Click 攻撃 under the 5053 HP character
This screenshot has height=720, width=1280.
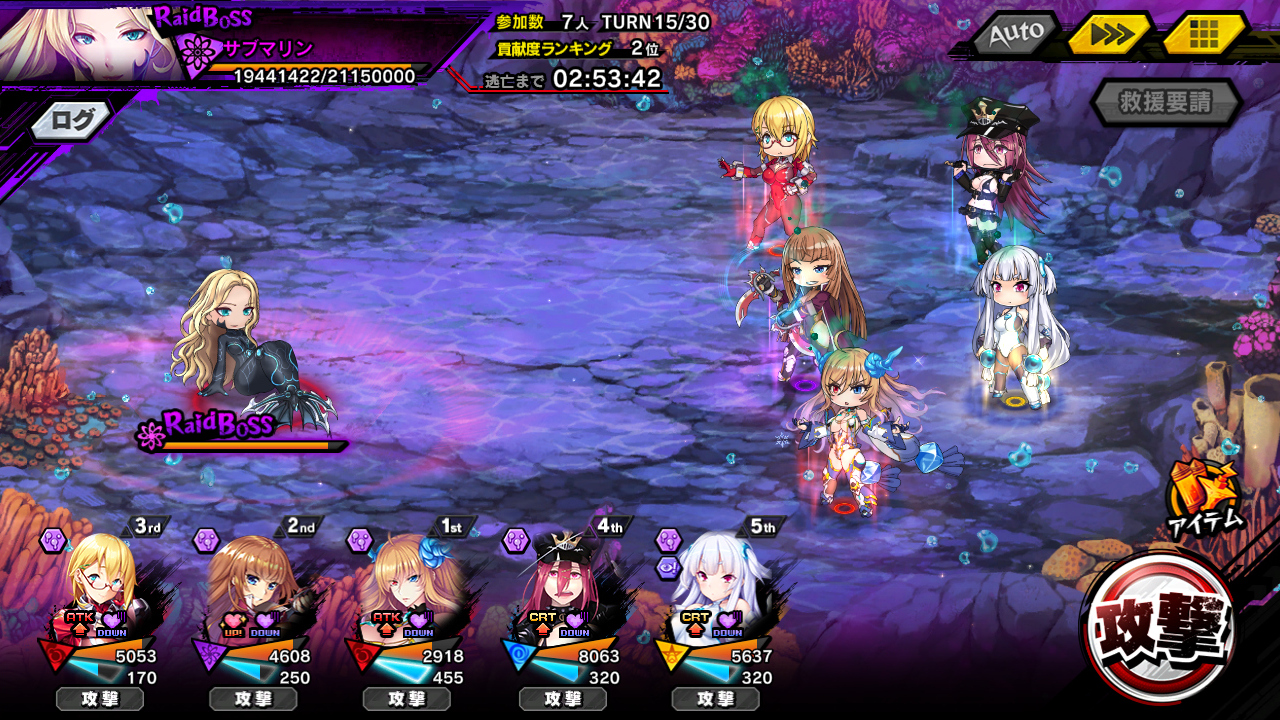tap(100, 699)
